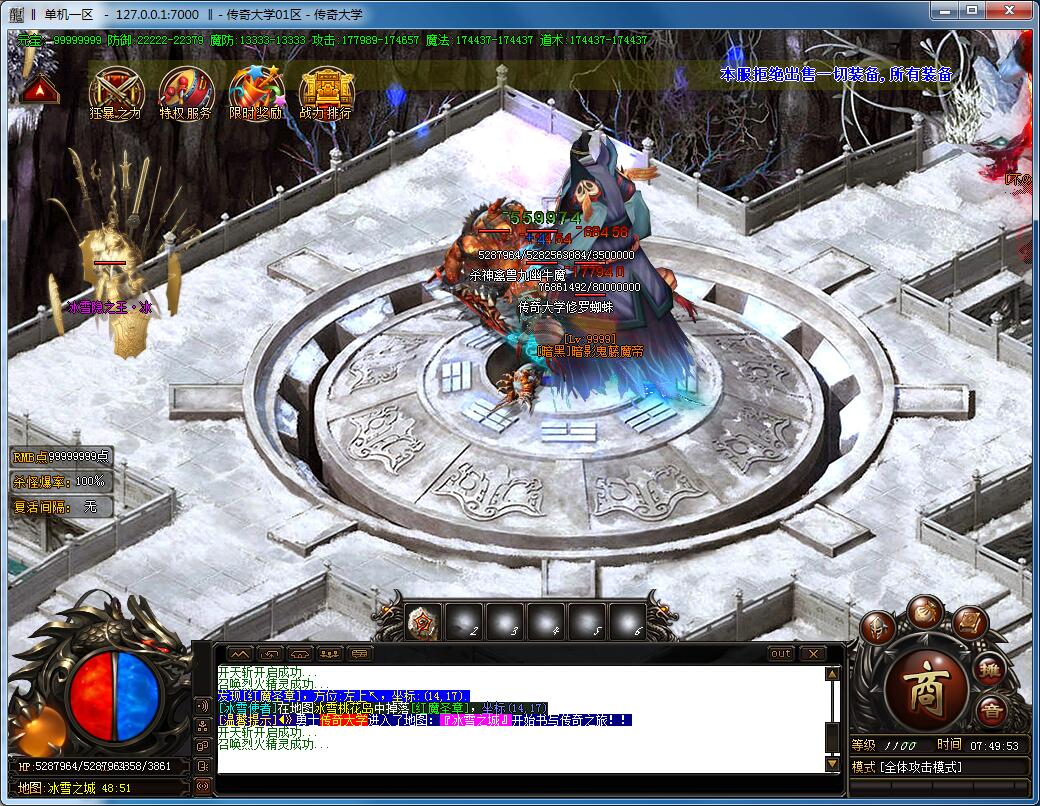
Task: Click the 摊 stall button
Action: coord(990,669)
